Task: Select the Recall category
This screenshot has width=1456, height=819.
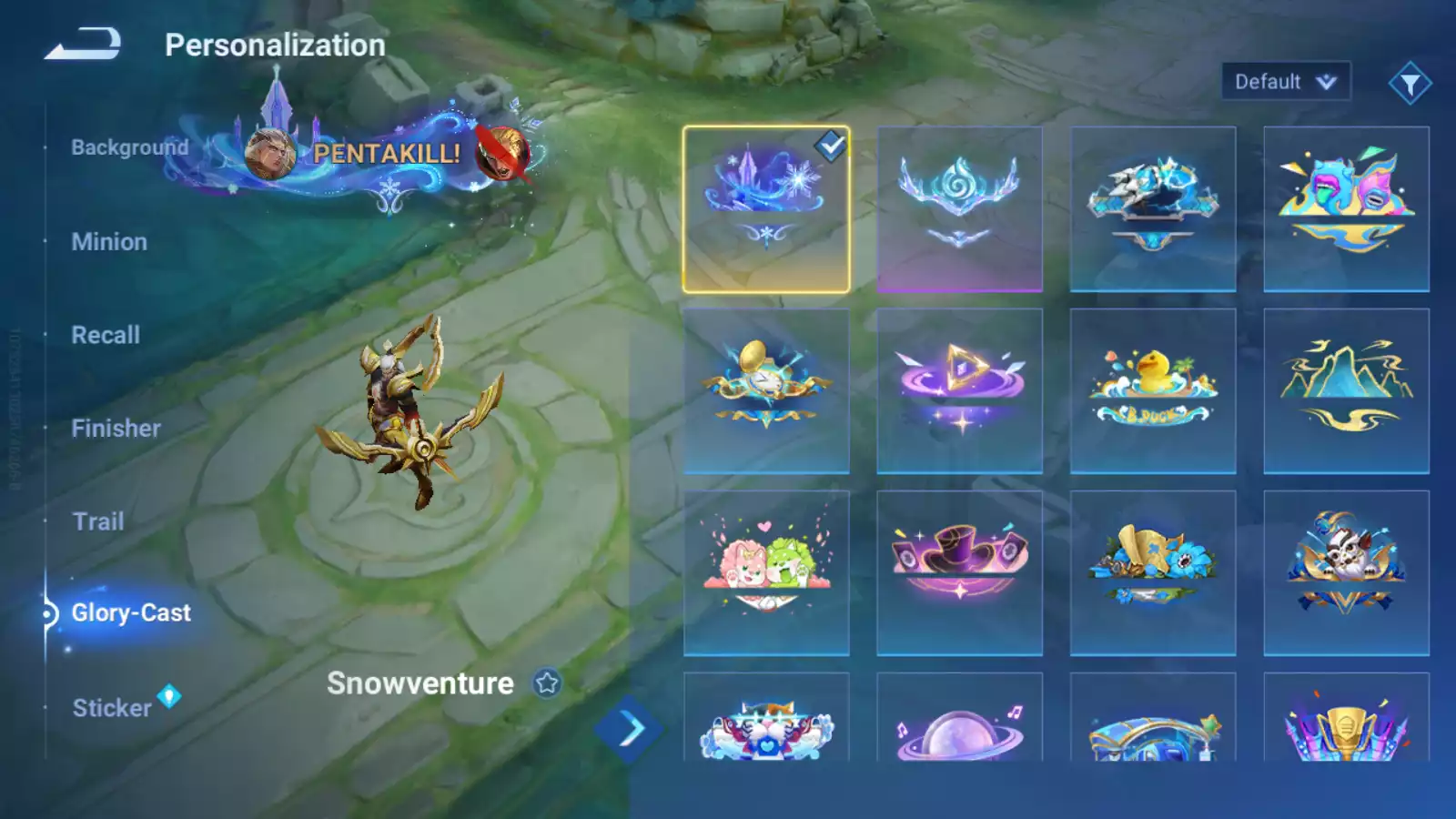Action: tap(106, 335)
